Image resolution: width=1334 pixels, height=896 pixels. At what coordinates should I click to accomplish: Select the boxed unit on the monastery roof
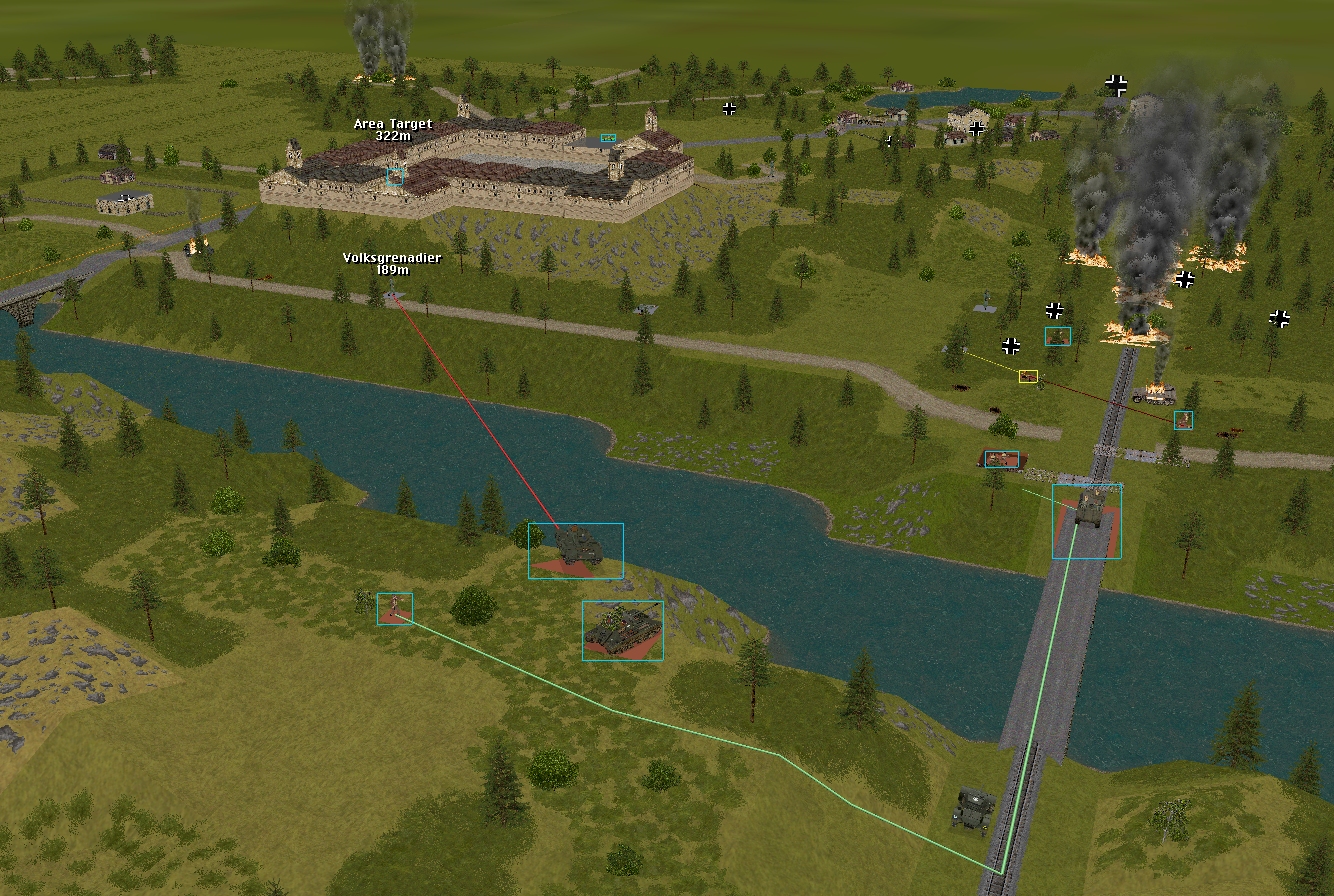point(395,176)
